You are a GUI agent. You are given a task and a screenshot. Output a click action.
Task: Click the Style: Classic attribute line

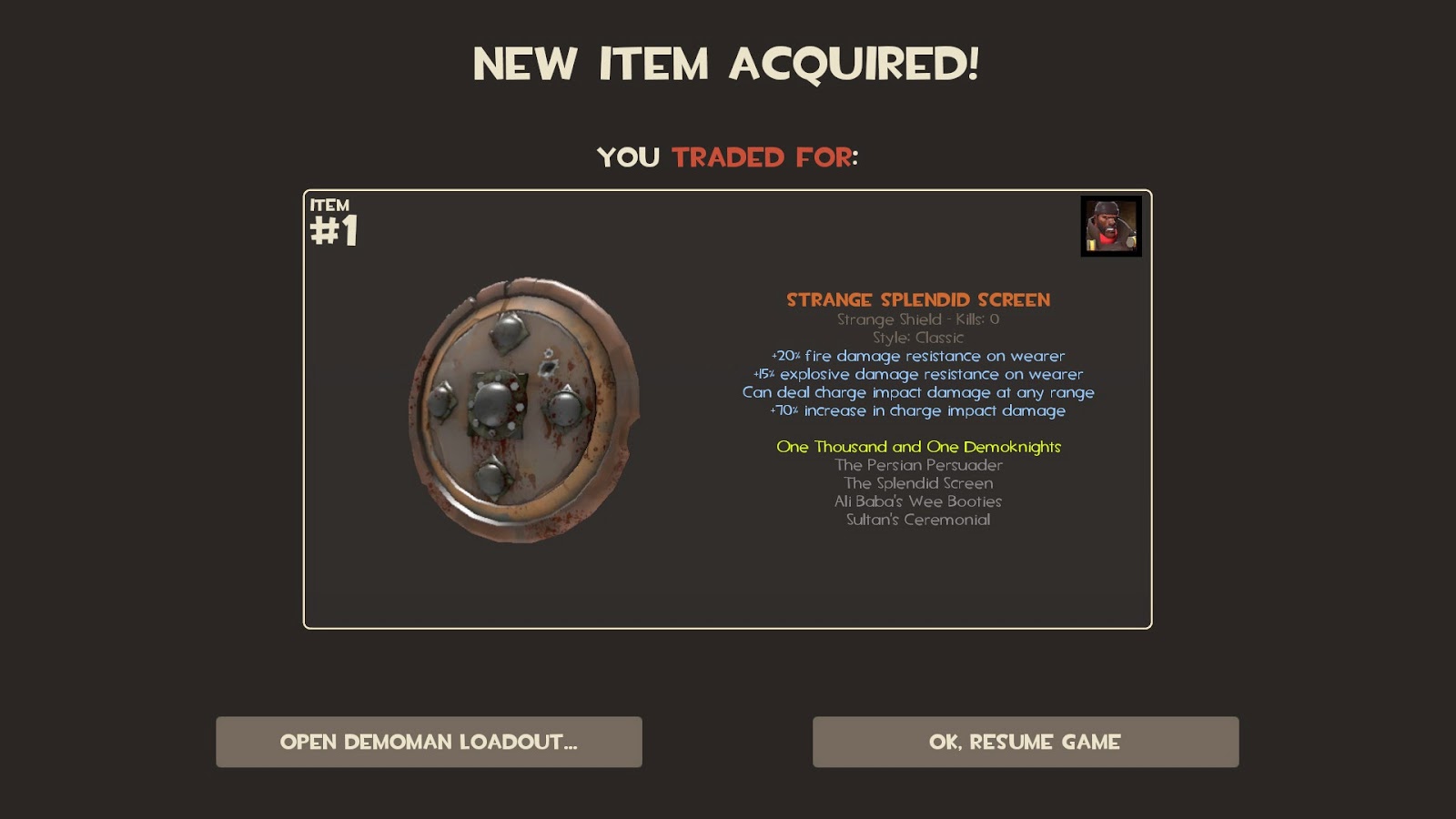(917, 337)
